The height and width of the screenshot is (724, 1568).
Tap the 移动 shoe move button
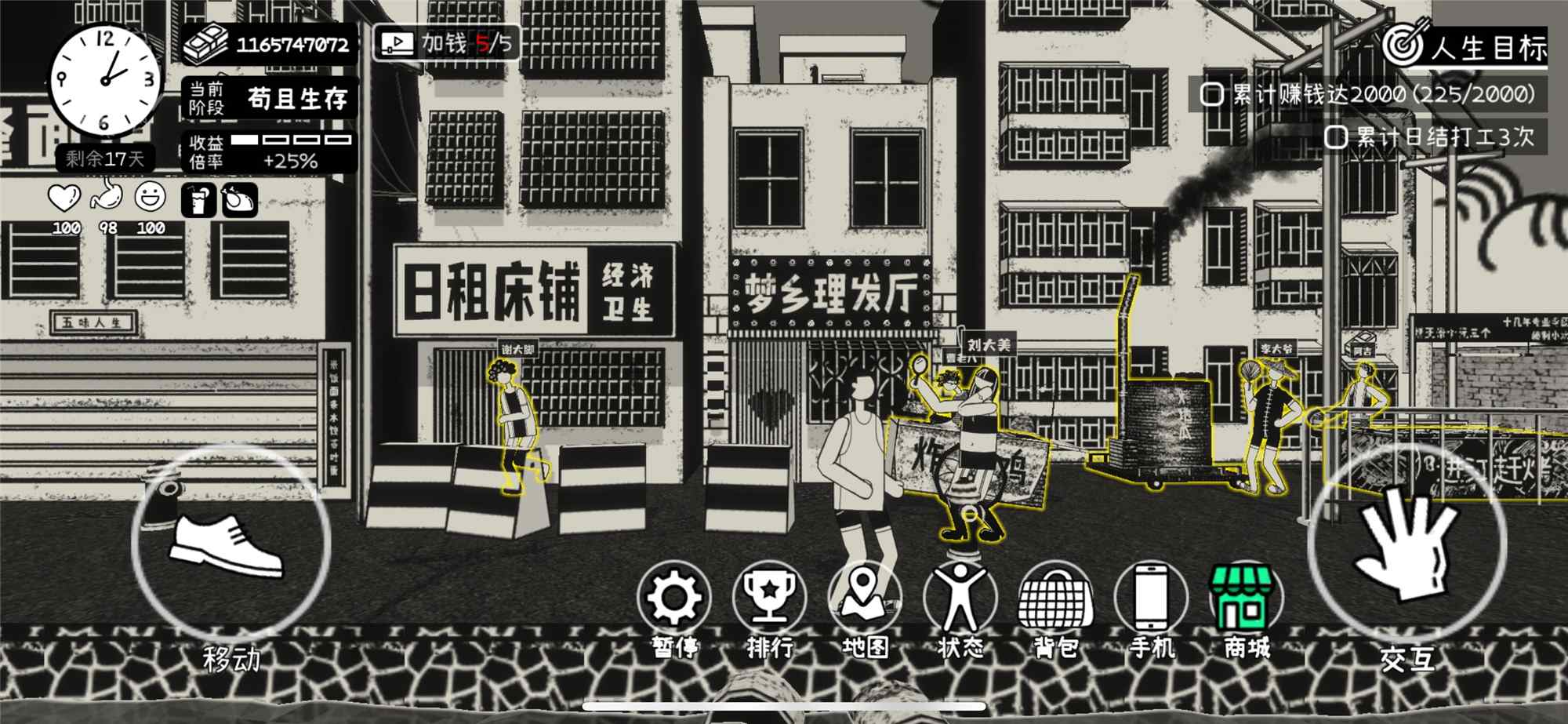point(230,545)
